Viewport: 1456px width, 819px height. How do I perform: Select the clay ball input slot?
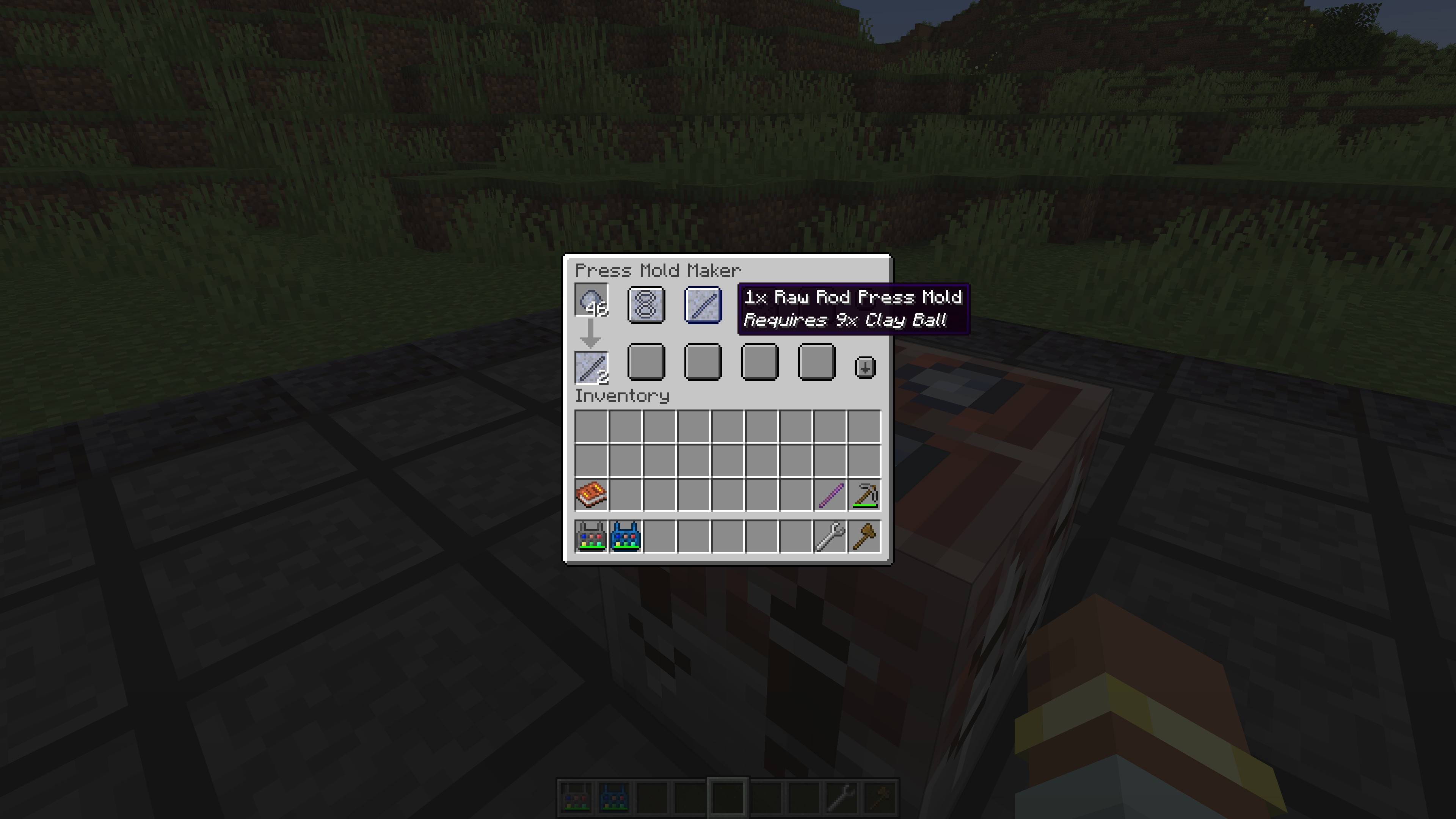[591, 300]
